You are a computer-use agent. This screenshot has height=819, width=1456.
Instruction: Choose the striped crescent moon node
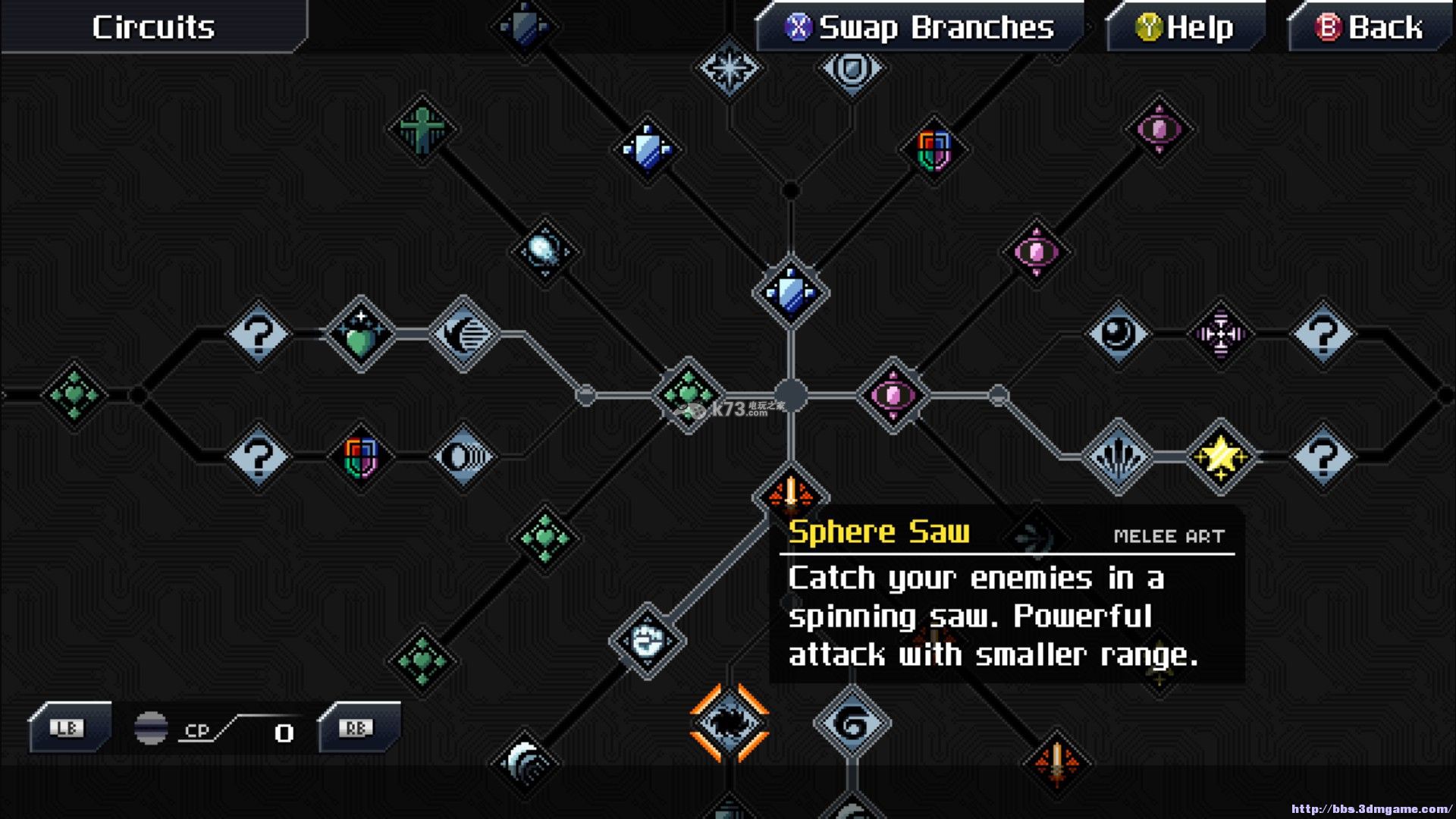click(463, 334)
